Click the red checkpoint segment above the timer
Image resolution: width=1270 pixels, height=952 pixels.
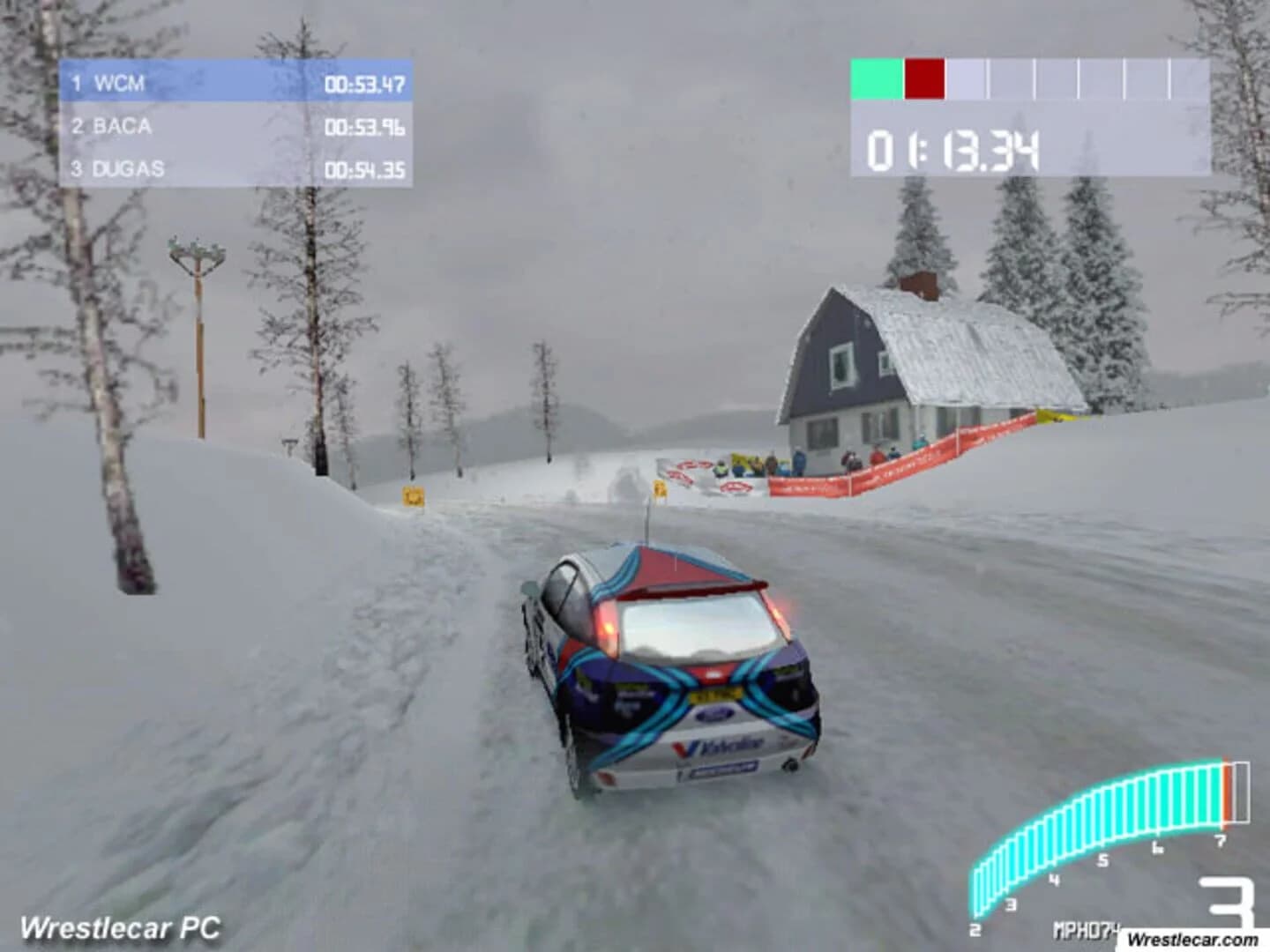(x=924, y=78)
